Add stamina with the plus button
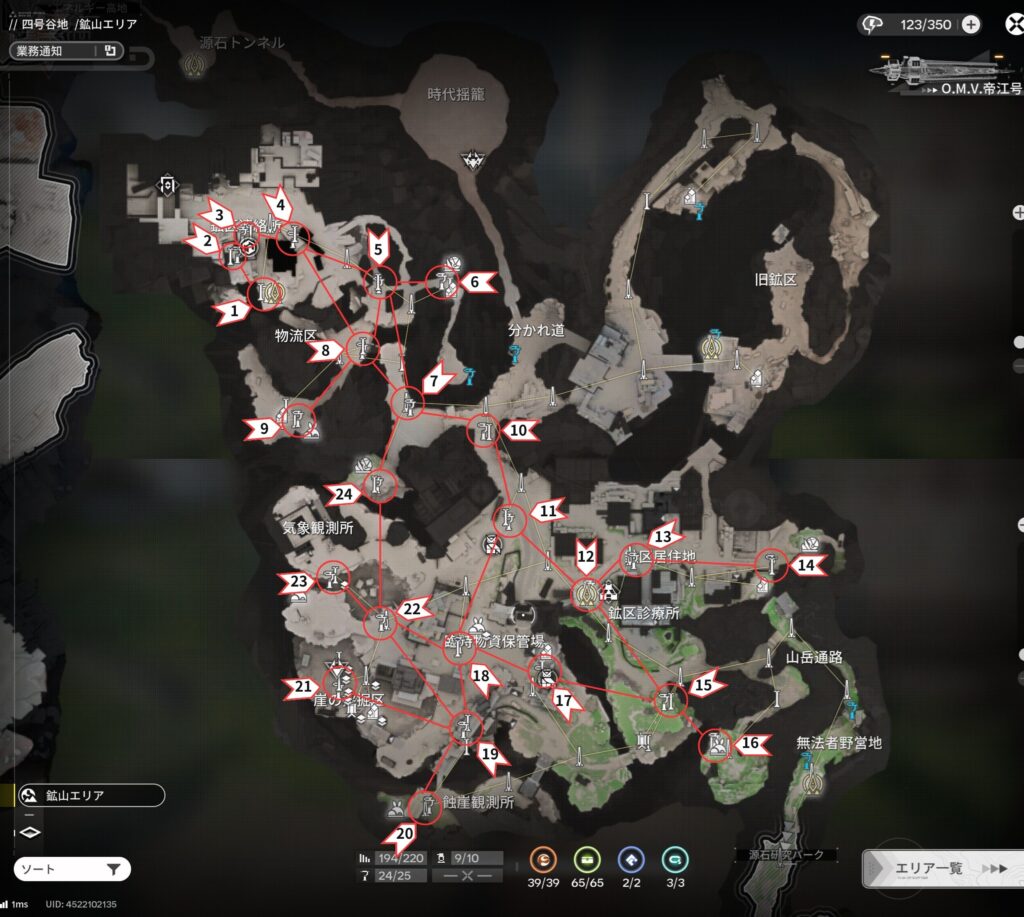 point(970,26)
